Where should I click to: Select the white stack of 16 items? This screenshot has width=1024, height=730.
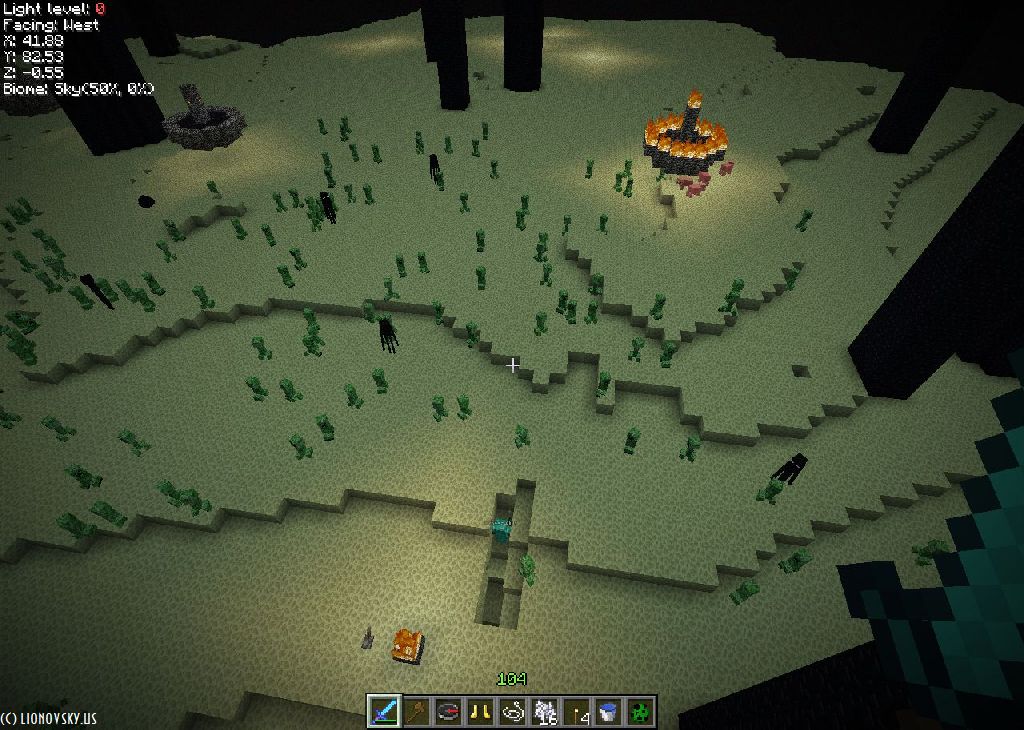(x=544, y=711)
